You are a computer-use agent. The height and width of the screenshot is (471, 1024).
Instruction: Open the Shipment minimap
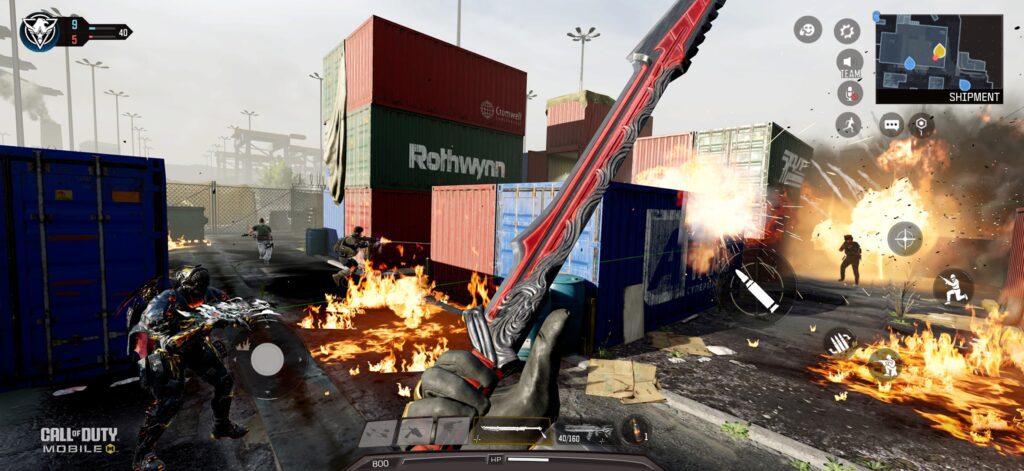click(x=938, y=57)
